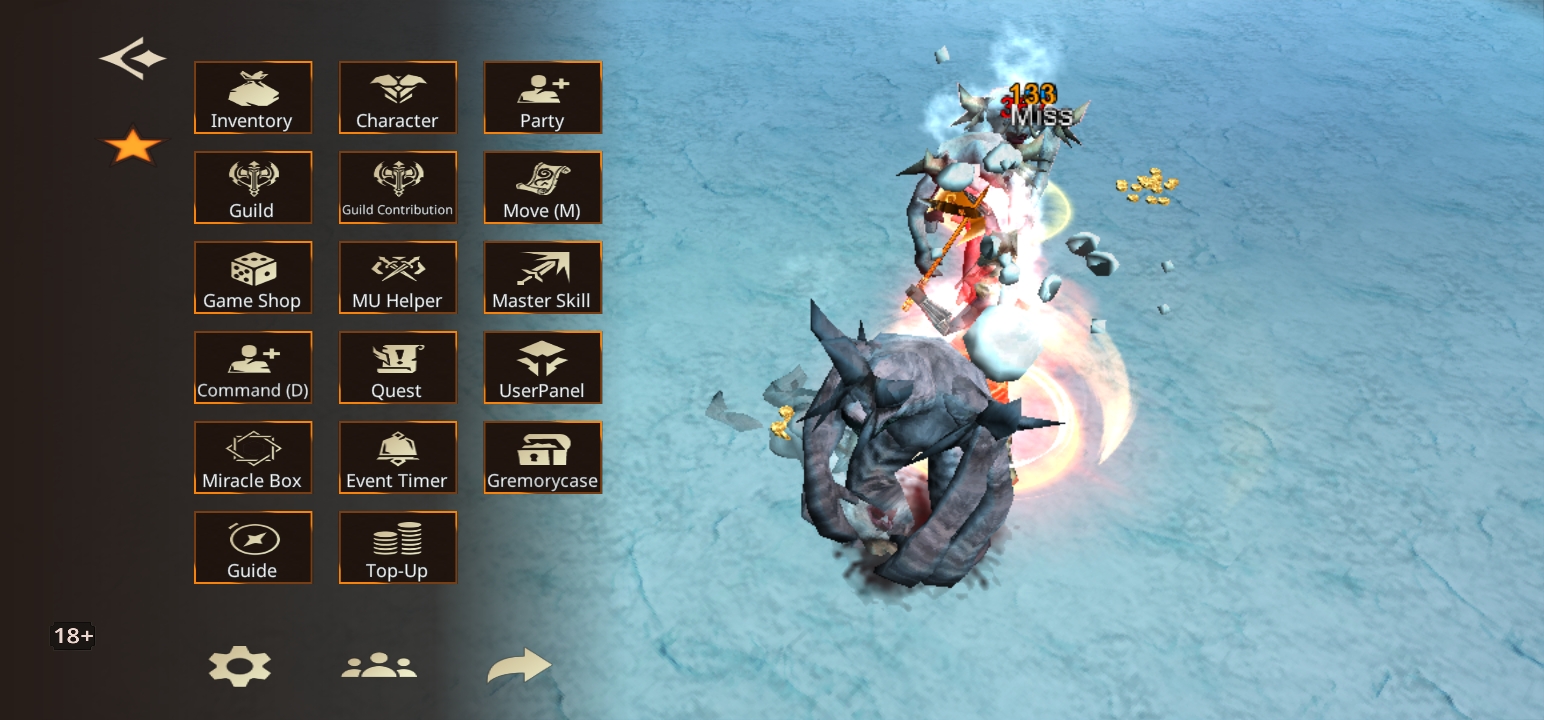Open the Master Skill tree
Viewport: 1544px width, 720px height.
point(542,277)
